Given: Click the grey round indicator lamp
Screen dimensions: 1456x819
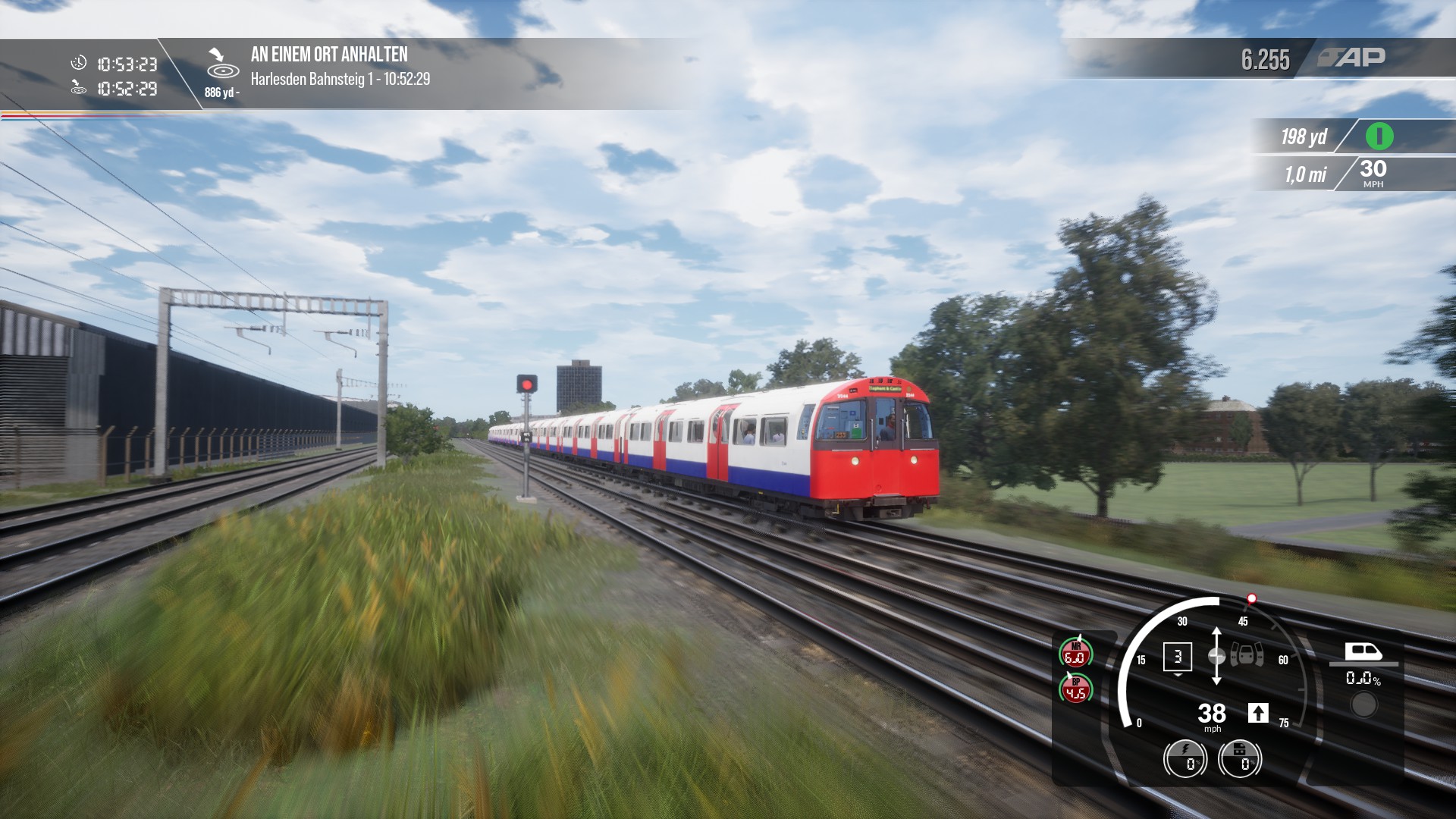Looking at the screenshot, I should coord(1363,705).
